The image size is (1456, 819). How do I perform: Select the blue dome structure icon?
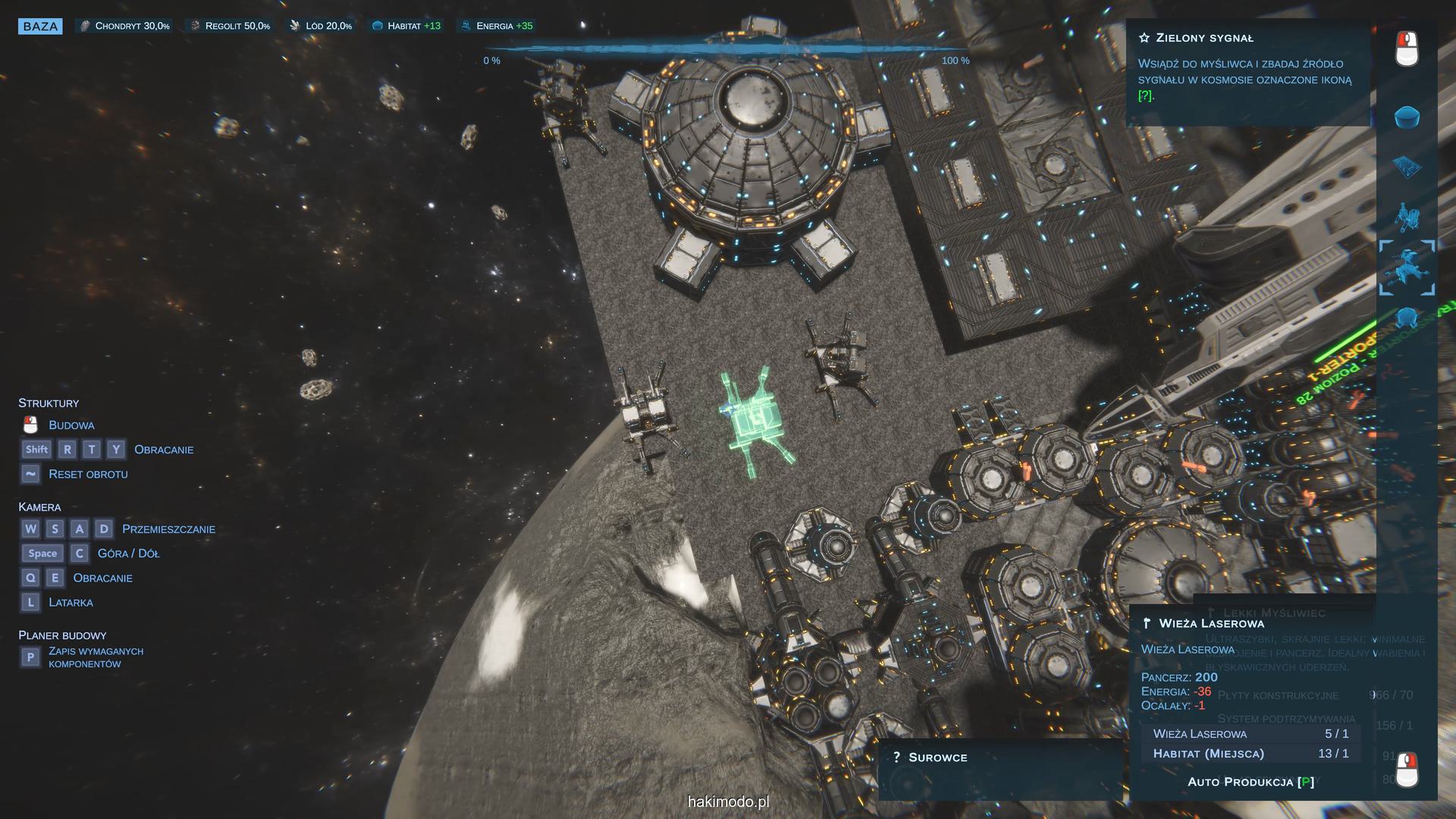click(x=1407, y=117)
